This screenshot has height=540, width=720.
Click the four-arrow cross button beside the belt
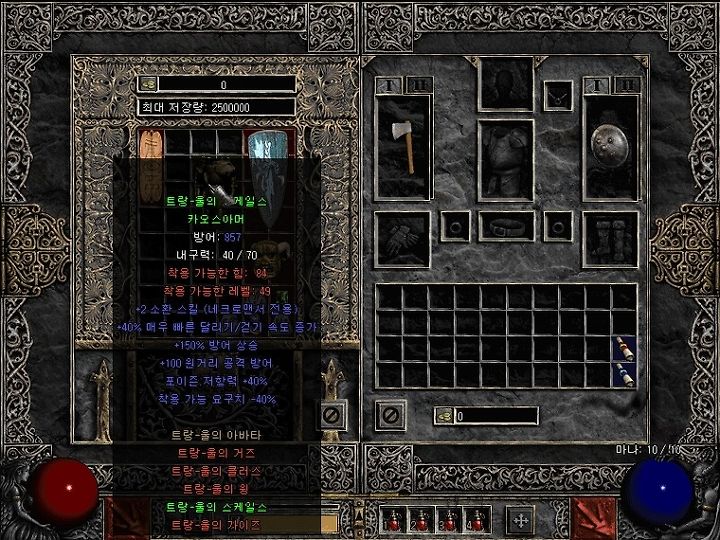(x=520, y=520)
